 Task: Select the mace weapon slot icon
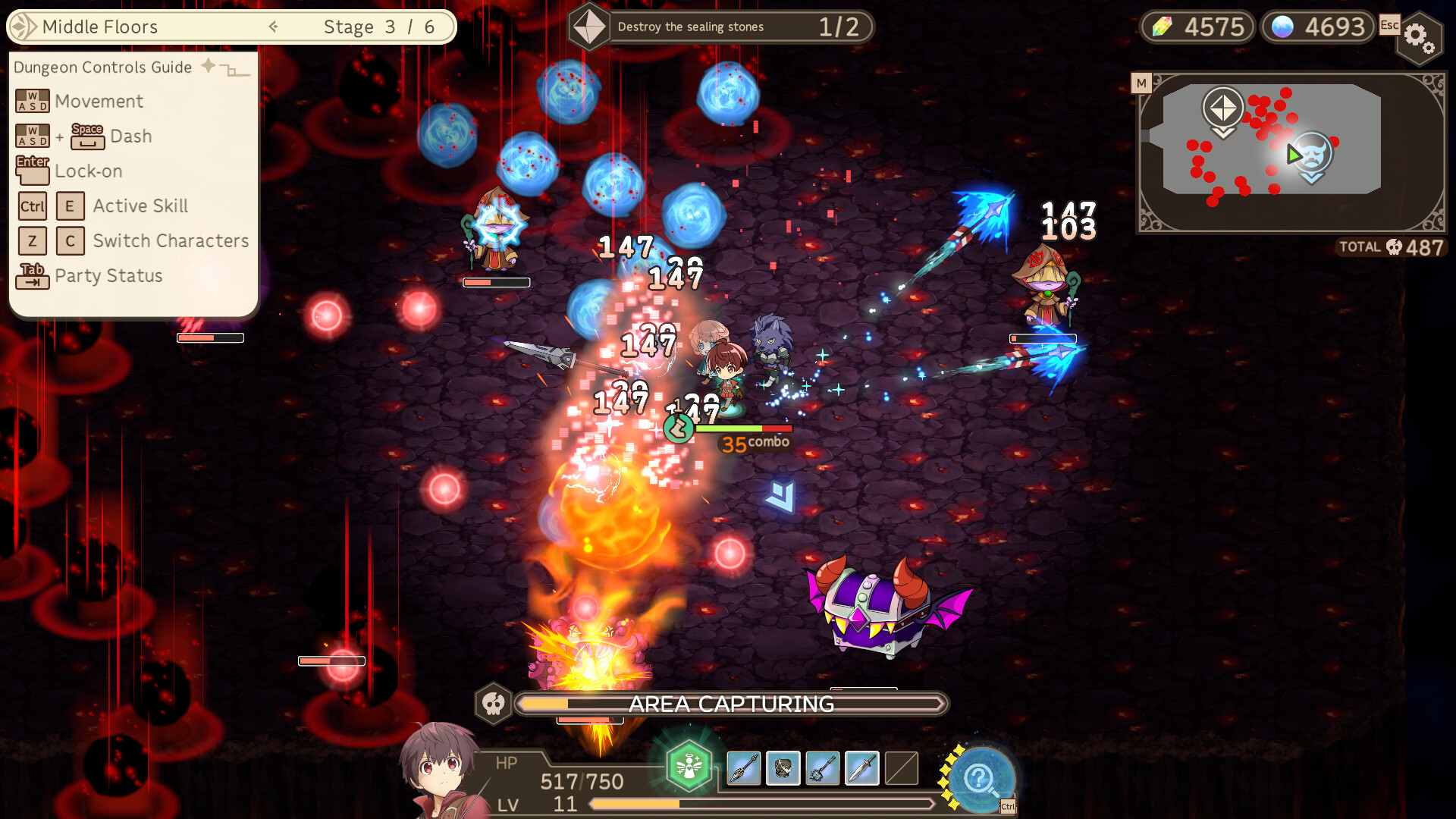[822, 768]
